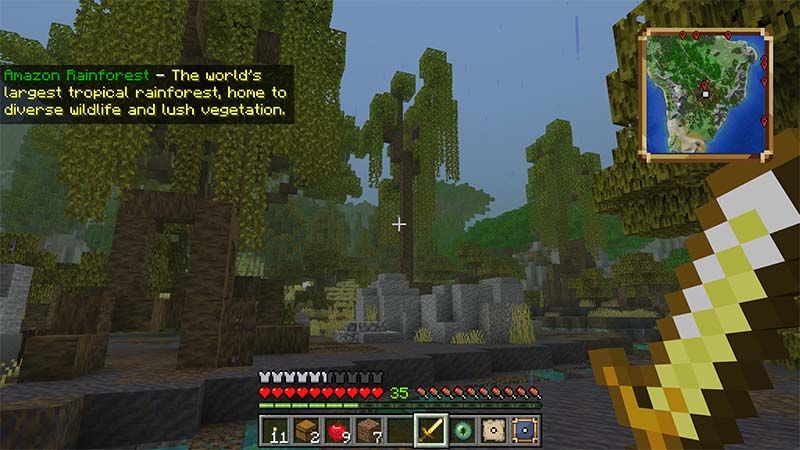Choose the chest slot in the hotbar

[x=307, y=431]
